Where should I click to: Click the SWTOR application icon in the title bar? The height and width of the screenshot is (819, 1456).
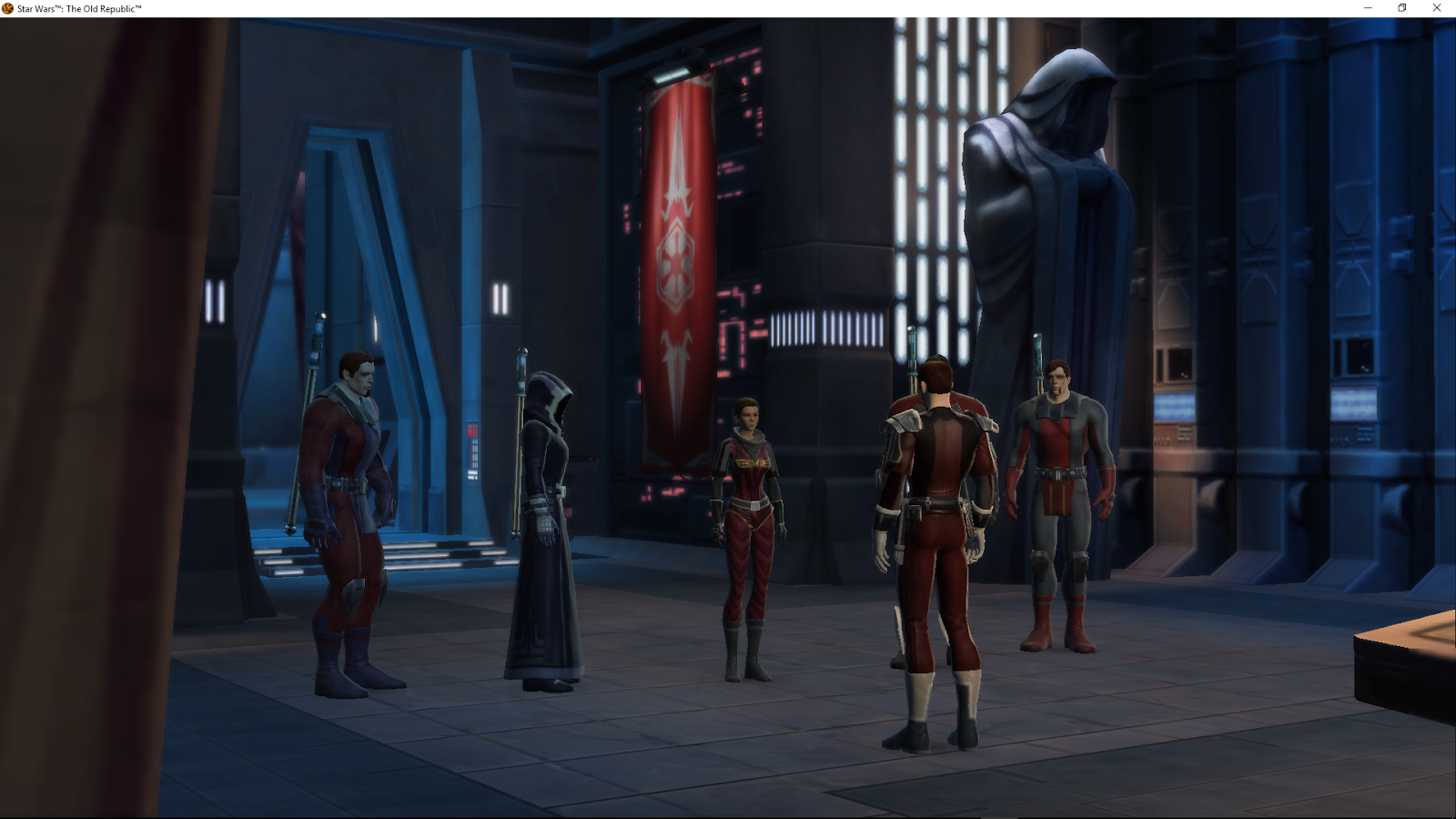[x=7, y=8]
